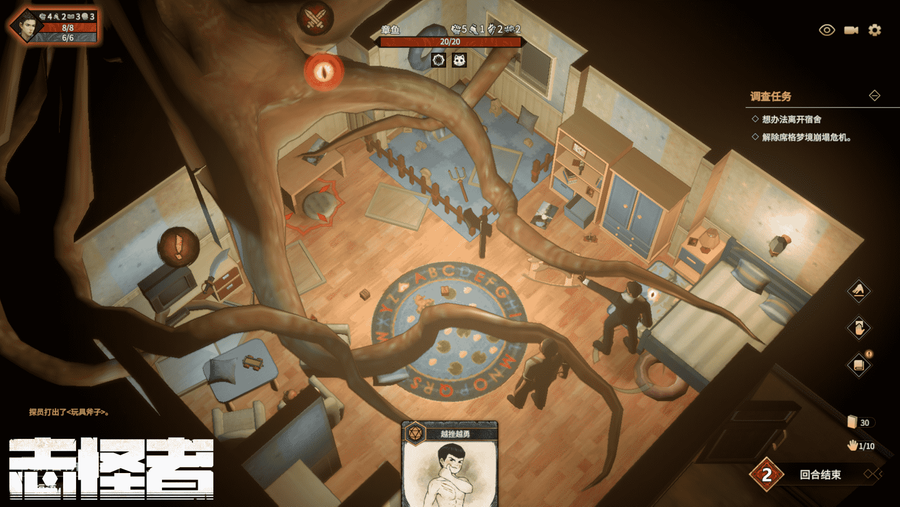Open the card deck showing 30
This screenshot has height=507, width=900.
[x=853, y=422]
